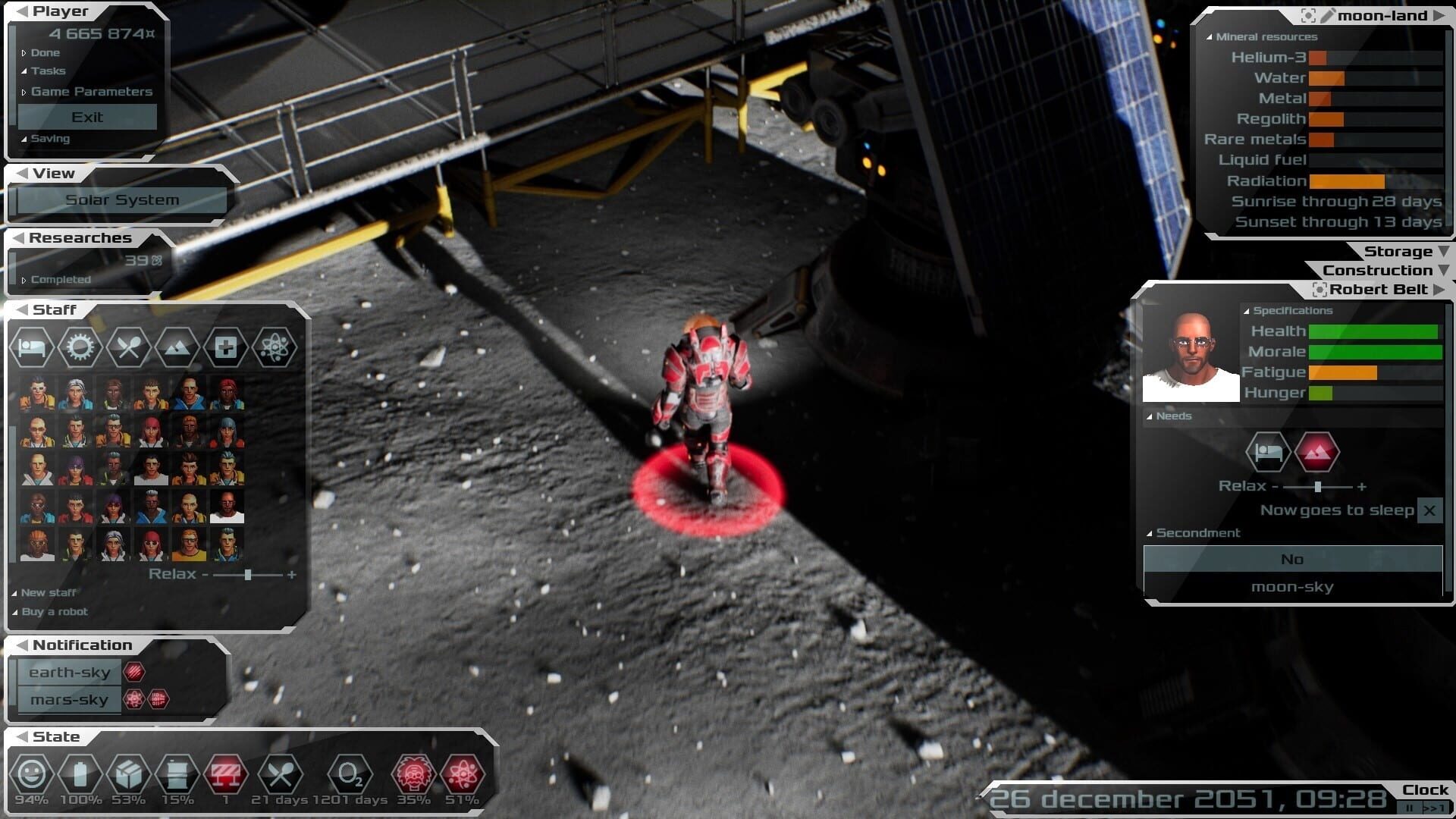1456x819 pixels.
Task: Select the atom research staff filter
Action: 274,348
